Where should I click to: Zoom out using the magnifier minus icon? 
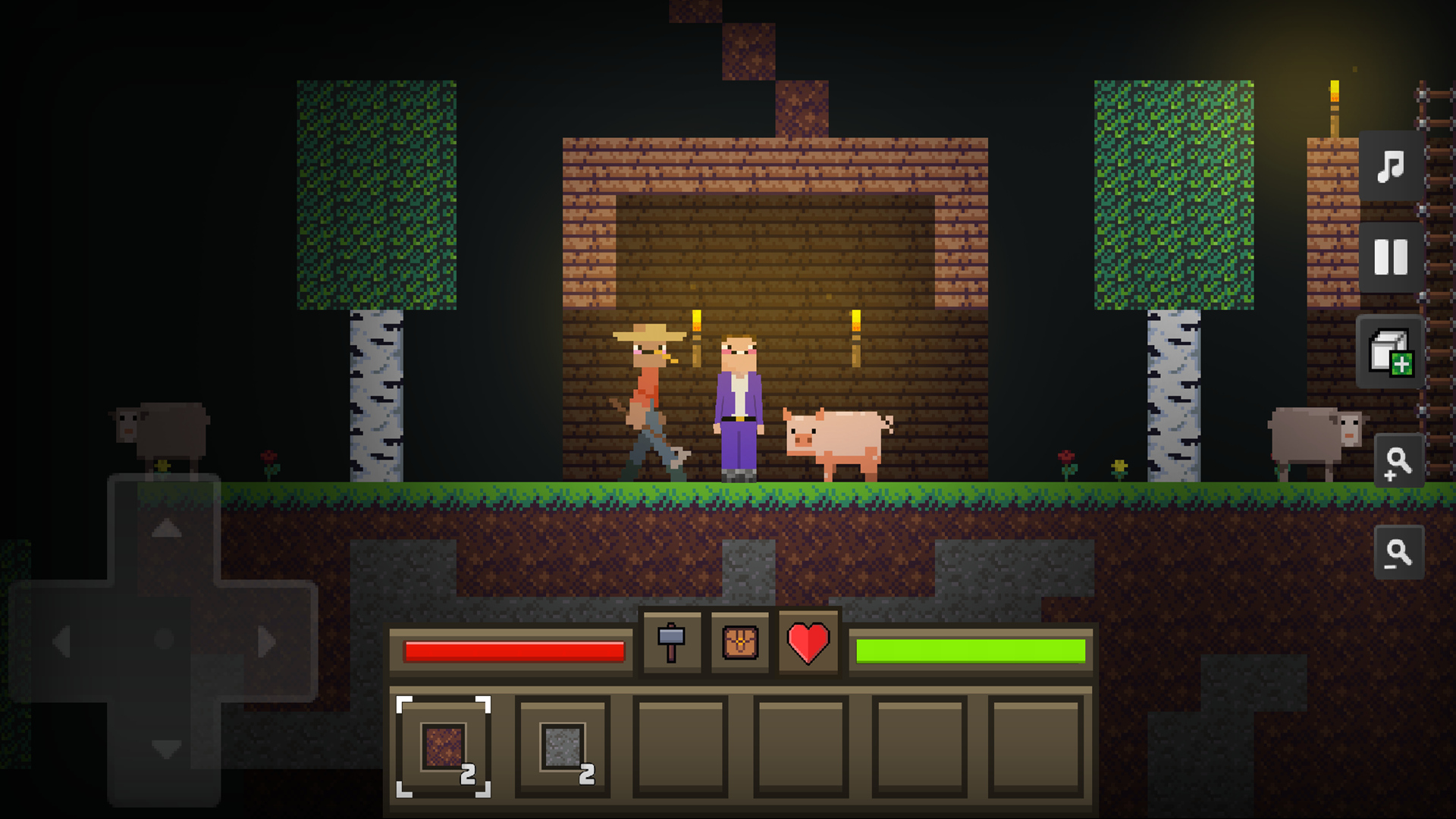(1399, 552)
